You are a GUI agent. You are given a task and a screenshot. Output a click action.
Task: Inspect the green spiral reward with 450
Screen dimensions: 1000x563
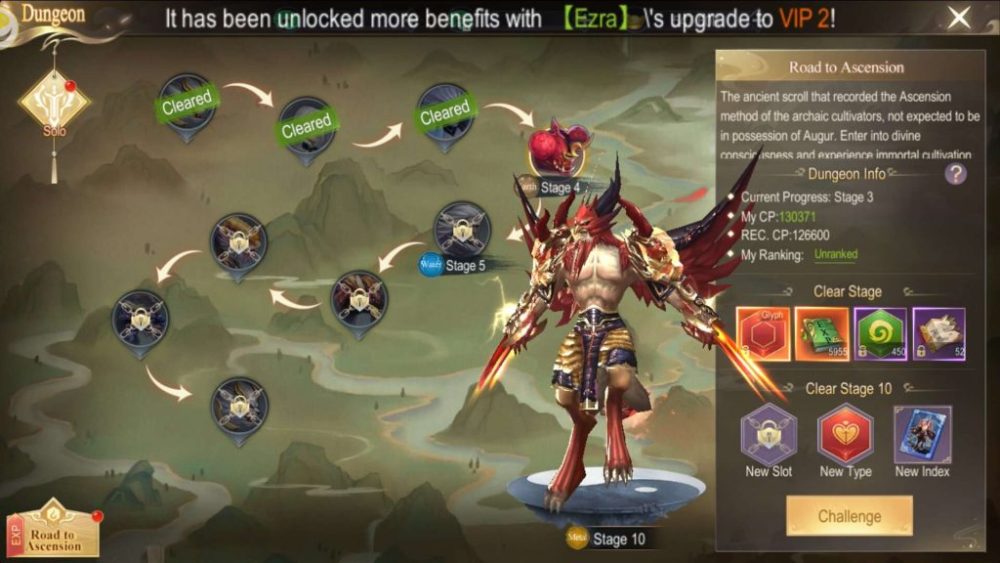(880, 333)
